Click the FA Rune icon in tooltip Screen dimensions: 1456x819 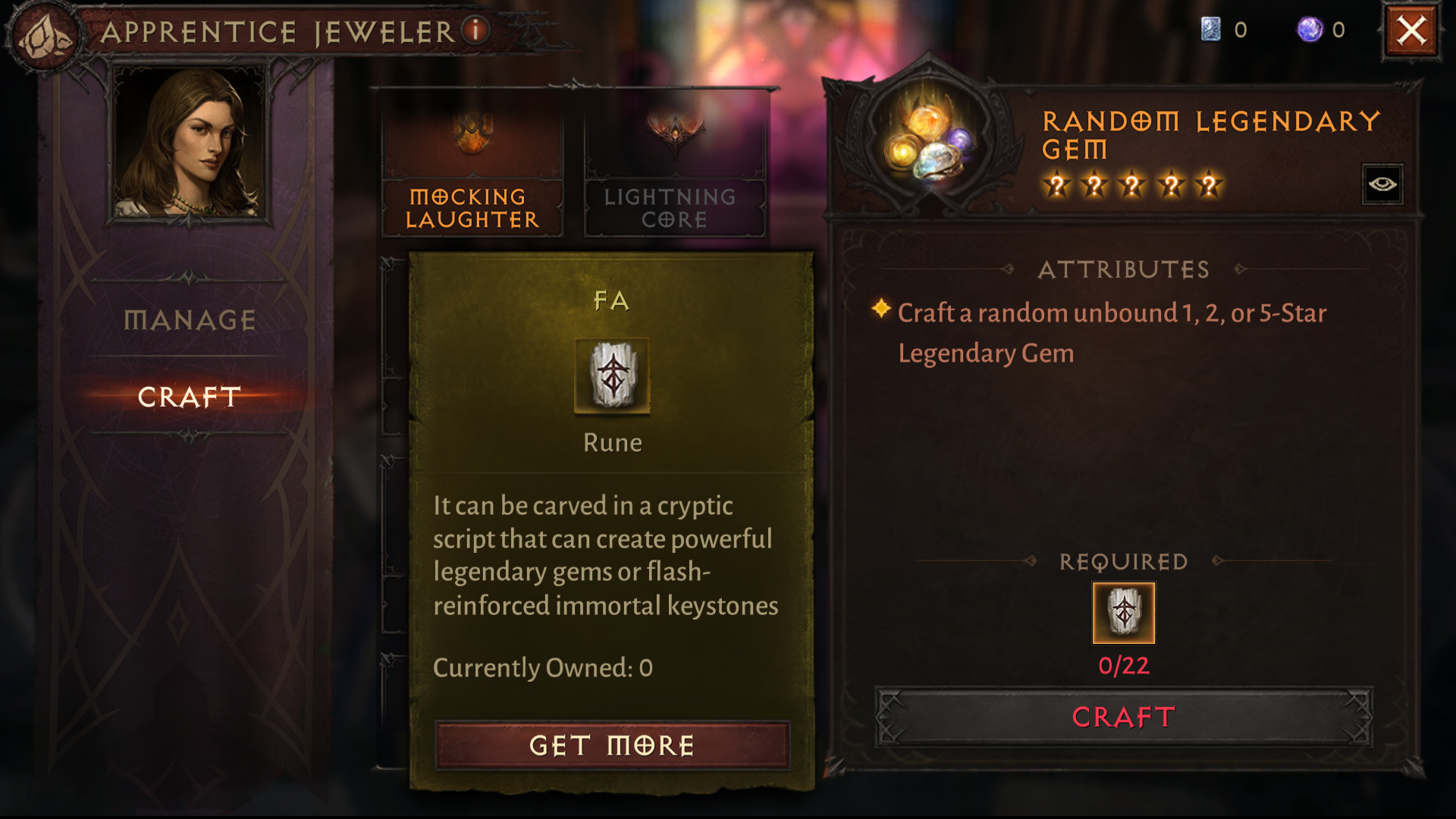point(612,378)
